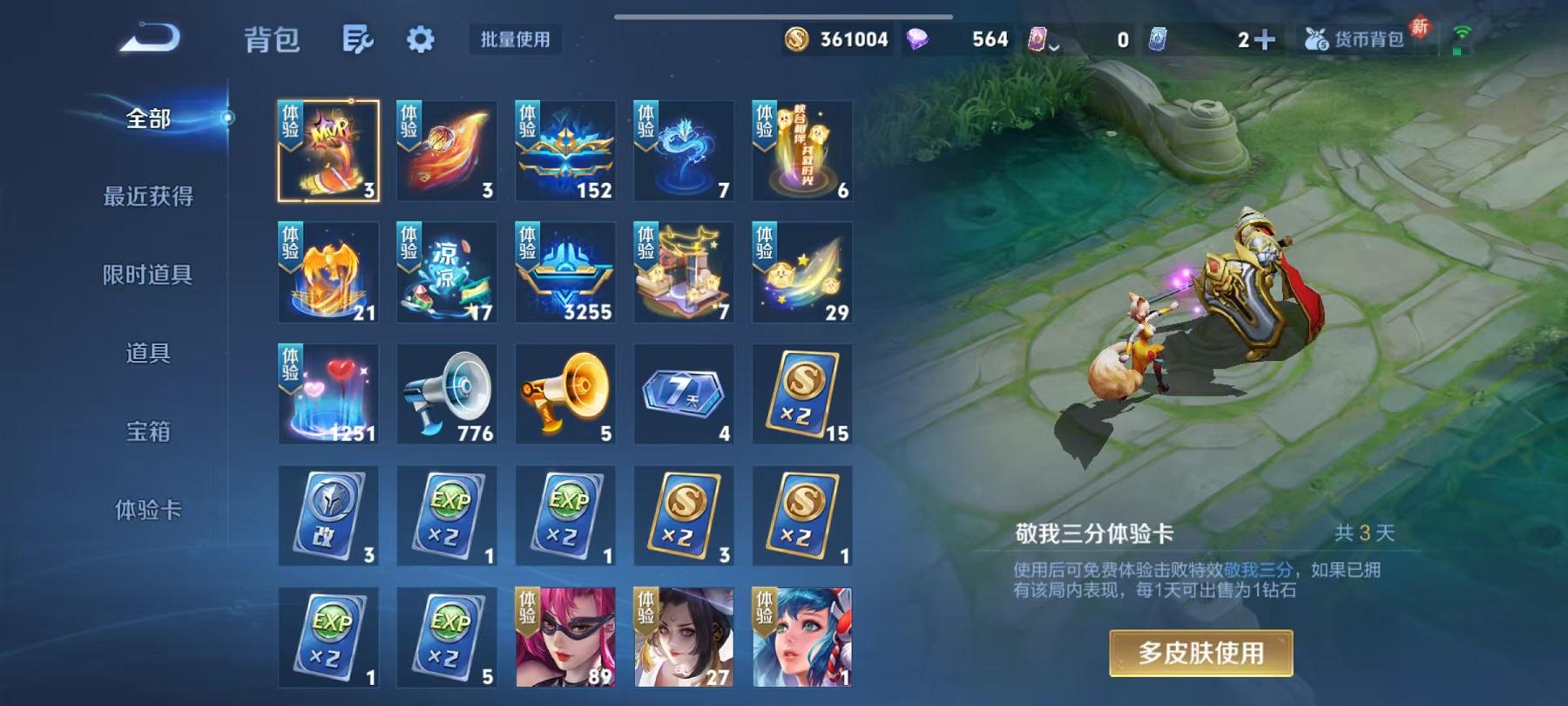Open the item management wrench icon

click(x=359, y=39)
